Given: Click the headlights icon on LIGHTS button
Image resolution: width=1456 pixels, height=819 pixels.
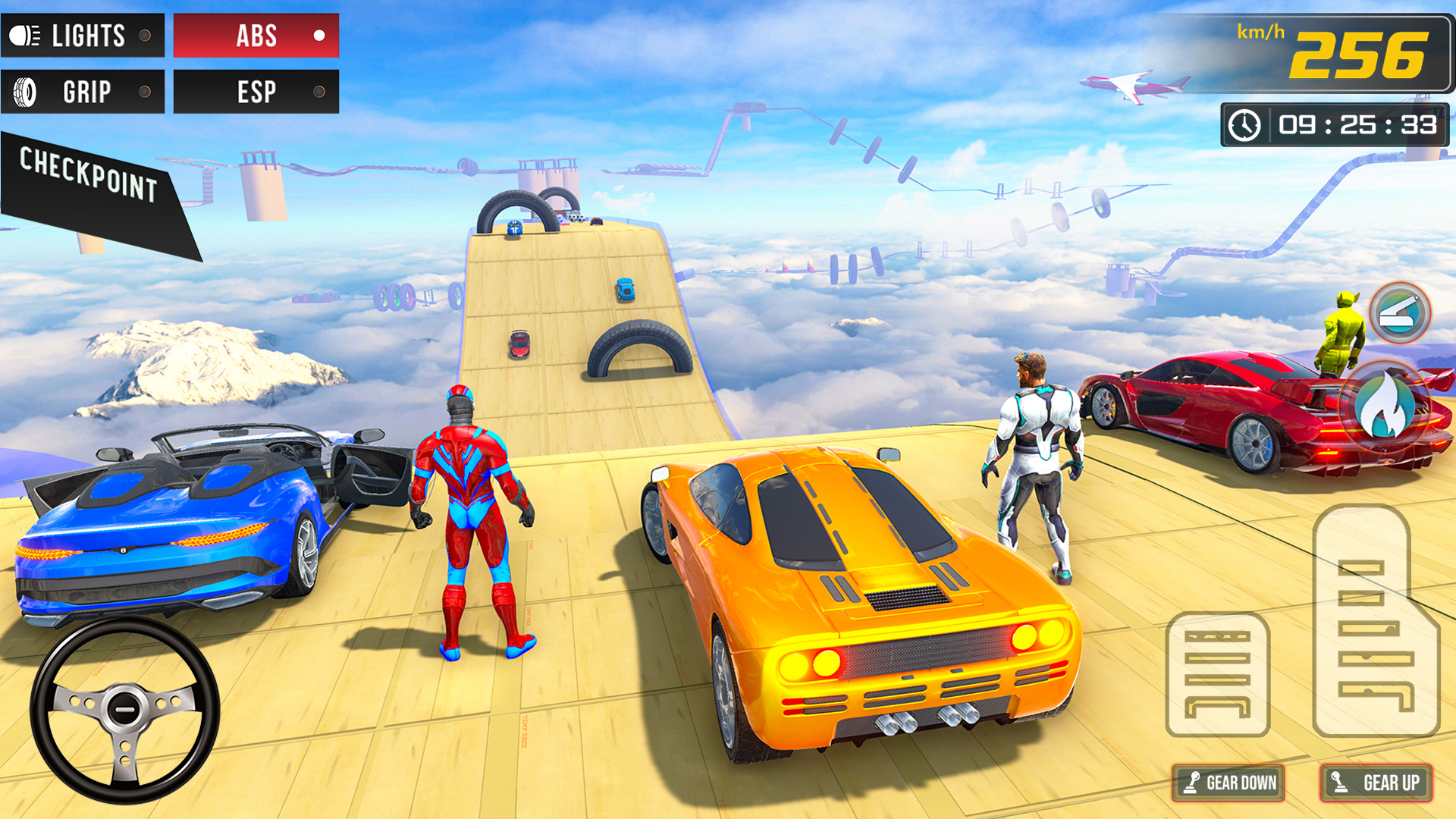Looking at the screenshot, I should point(24,36).
